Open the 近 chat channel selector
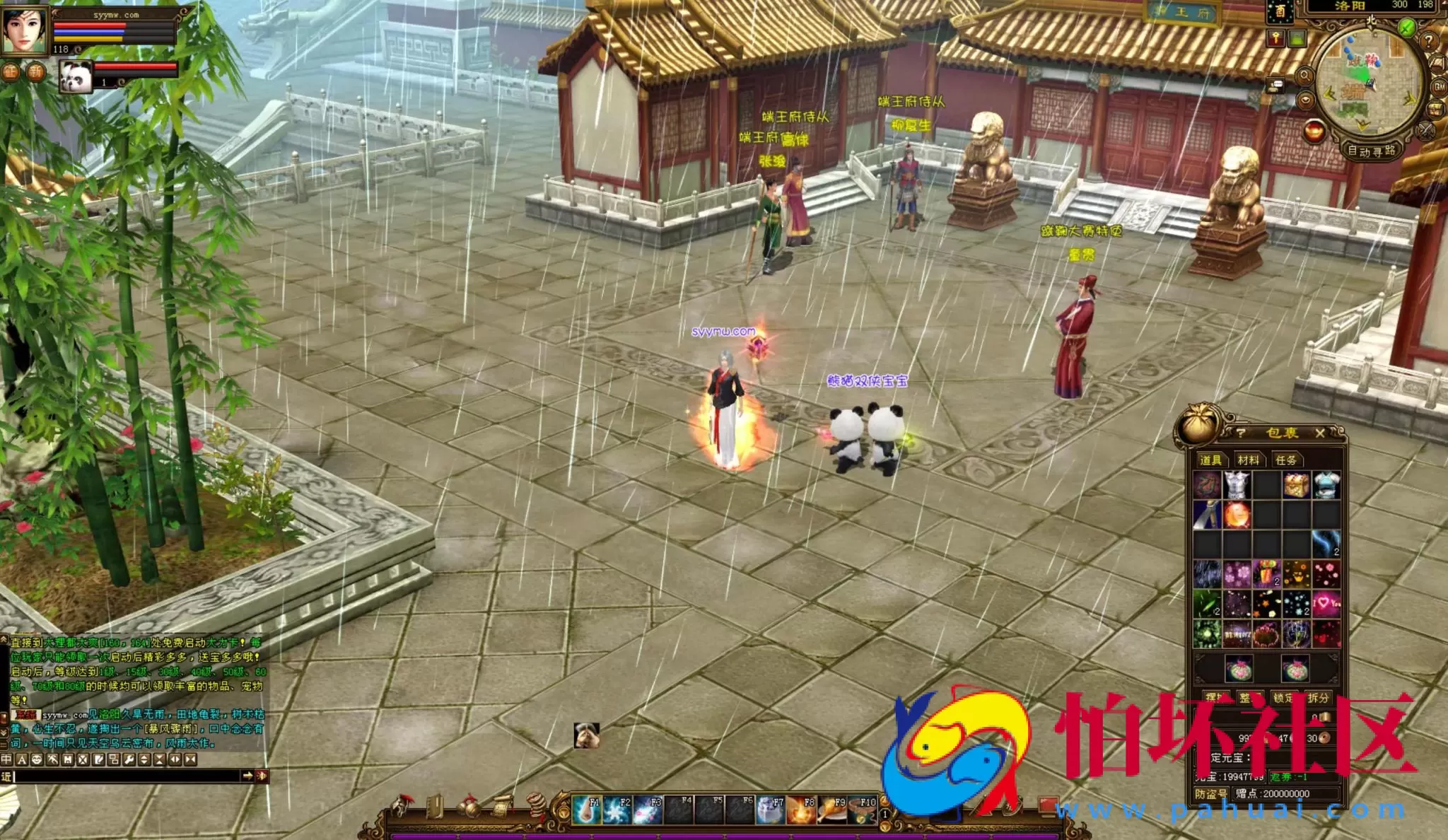Screen dimensions: 1448x840 [x=6, y=778]
